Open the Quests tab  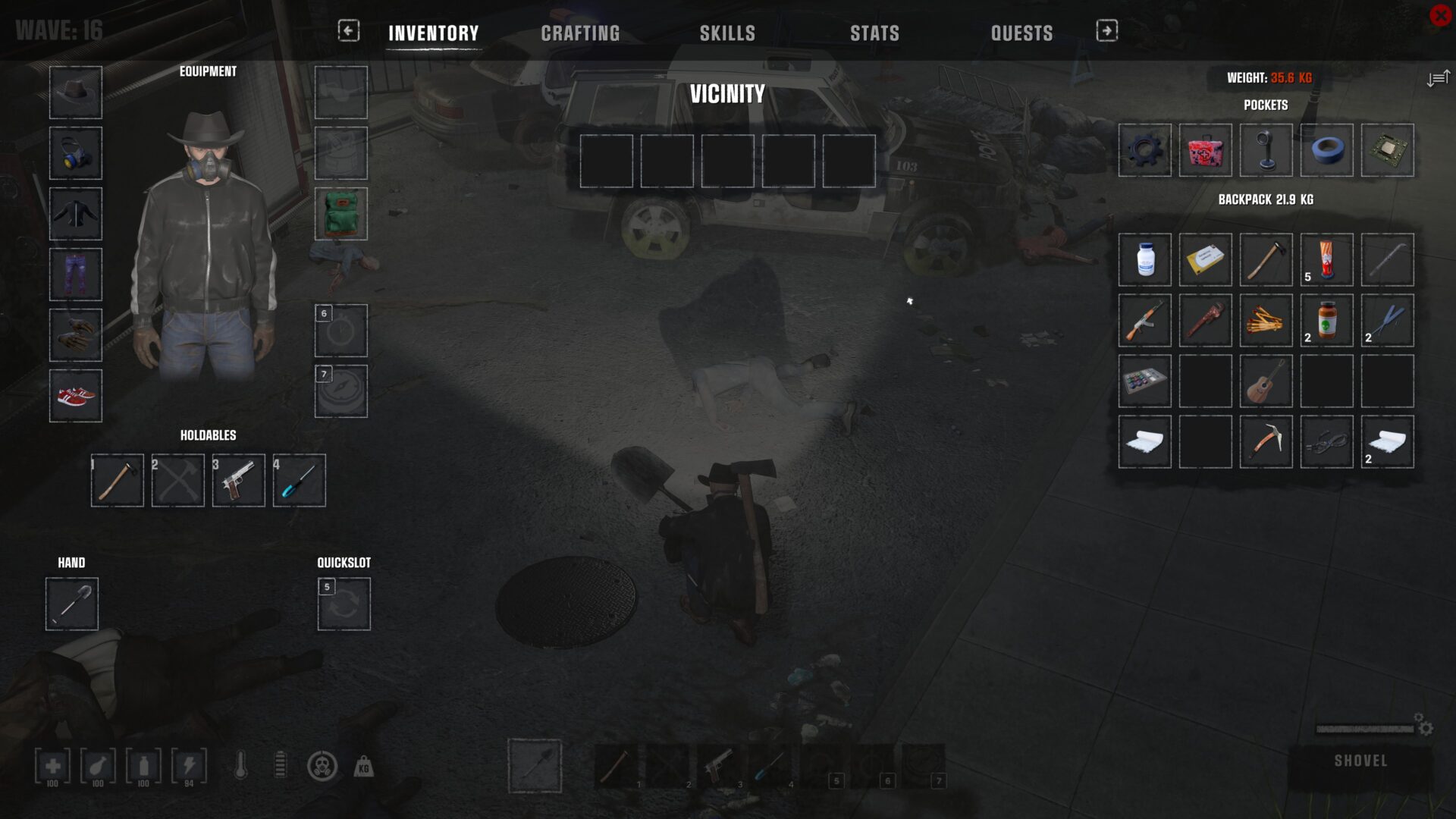point(1021,33)
